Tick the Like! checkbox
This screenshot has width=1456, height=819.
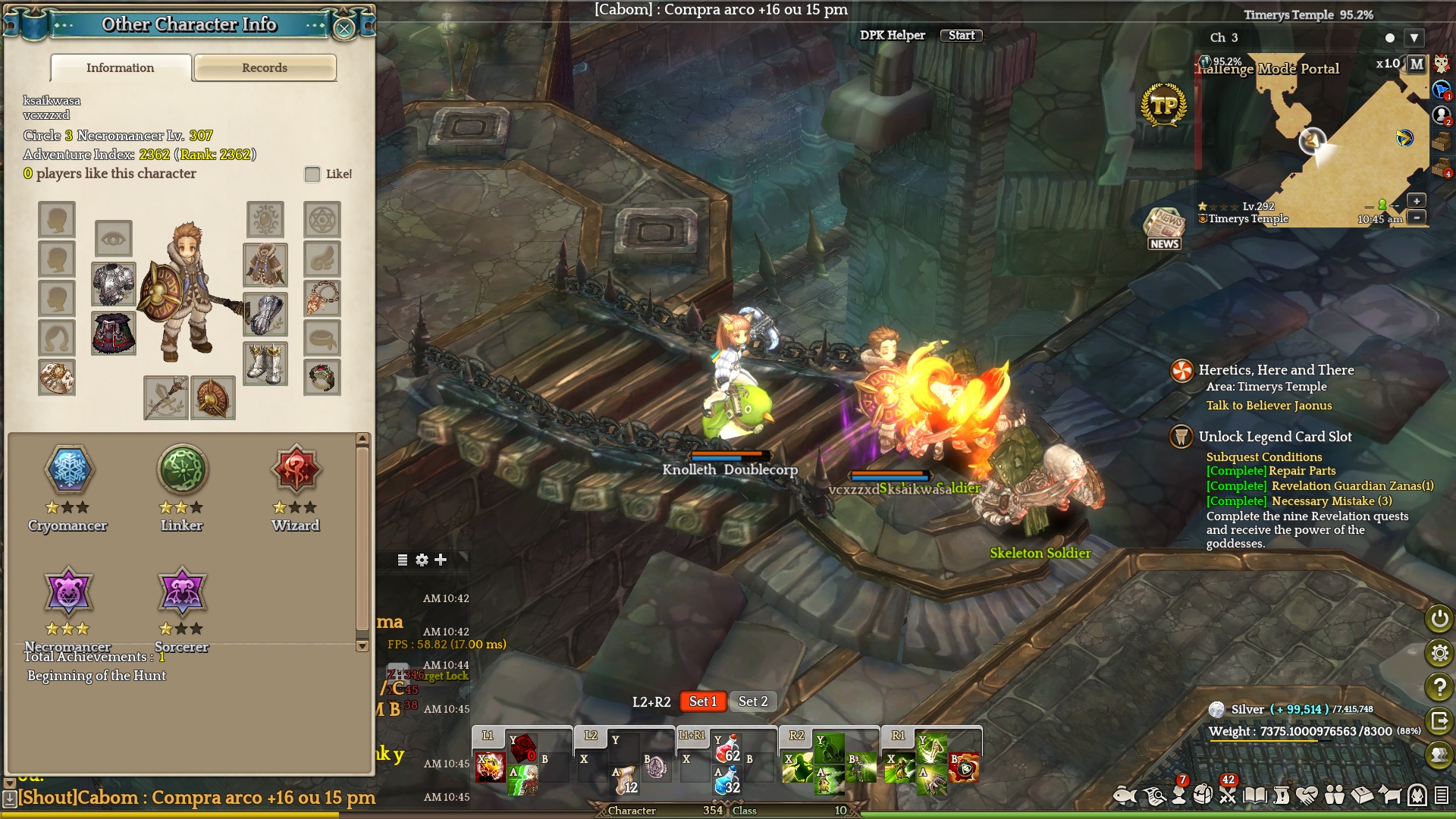(x=312, y=174)
